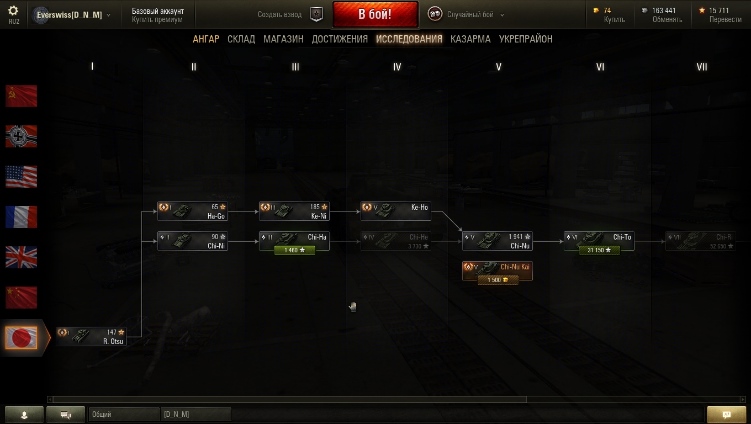The image size is (751, 424).
Task: Switch to the АНГАР tab
Action: coord(206,39)
